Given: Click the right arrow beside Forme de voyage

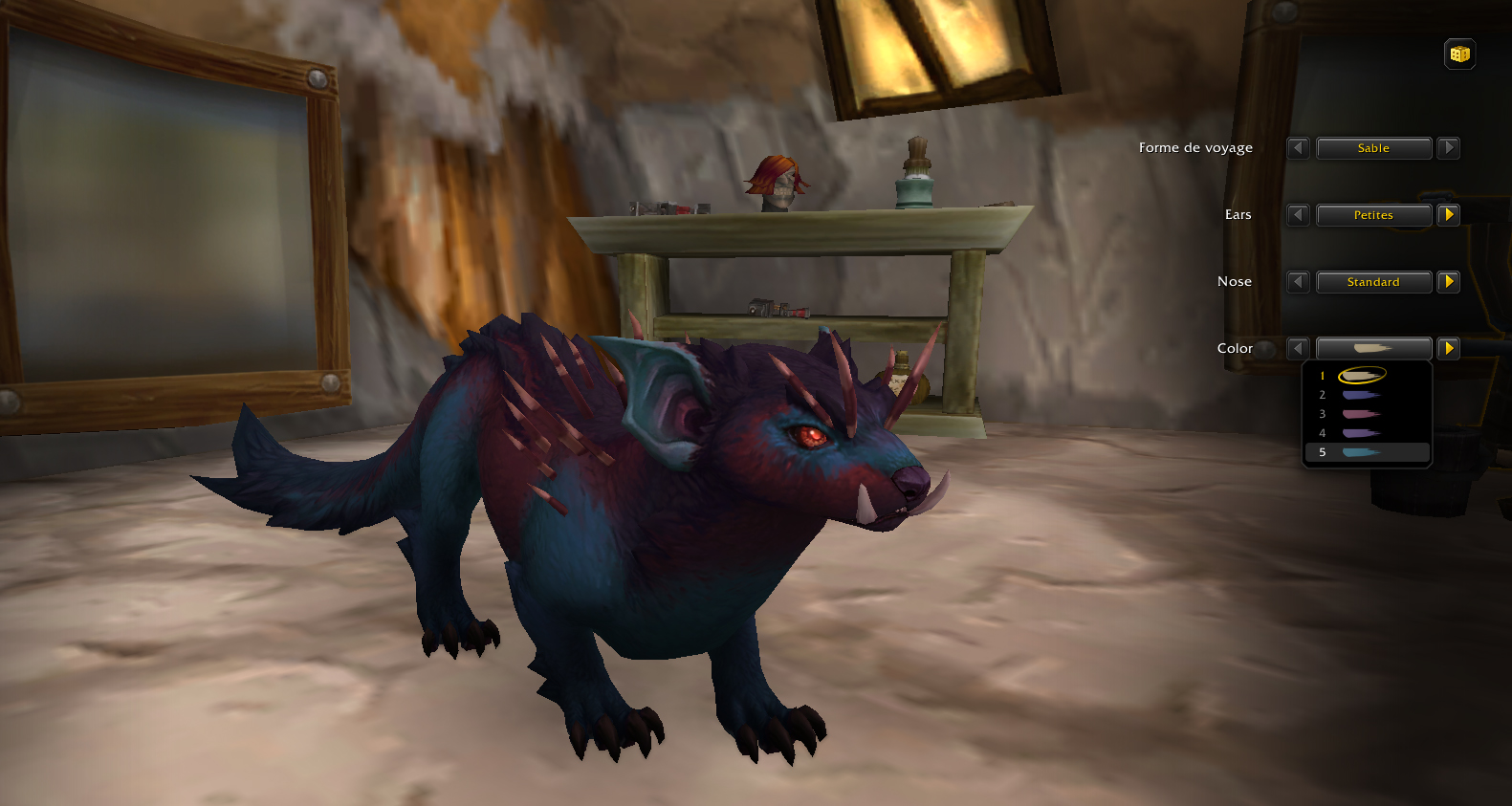Looking at the screenshot, I should [x=1449, y=148].
